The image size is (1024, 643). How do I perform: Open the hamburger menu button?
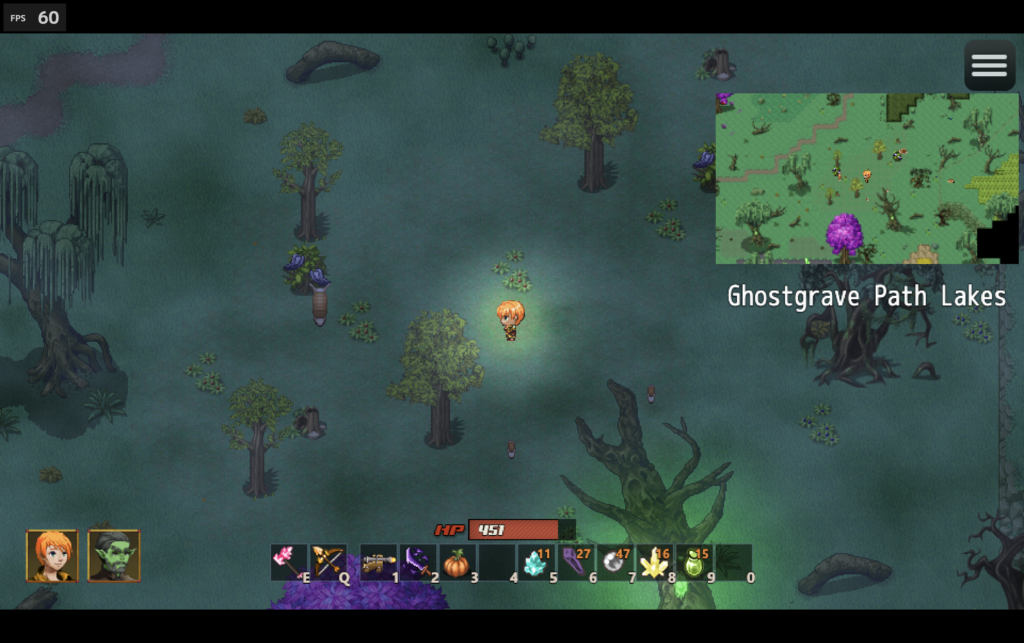pos(989,66)
